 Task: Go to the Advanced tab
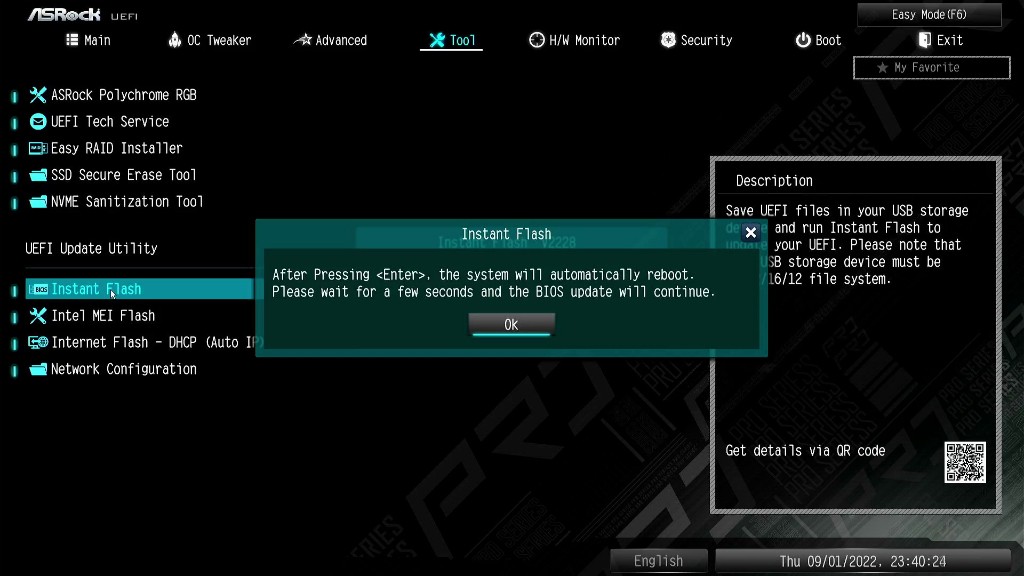[331, 40]
